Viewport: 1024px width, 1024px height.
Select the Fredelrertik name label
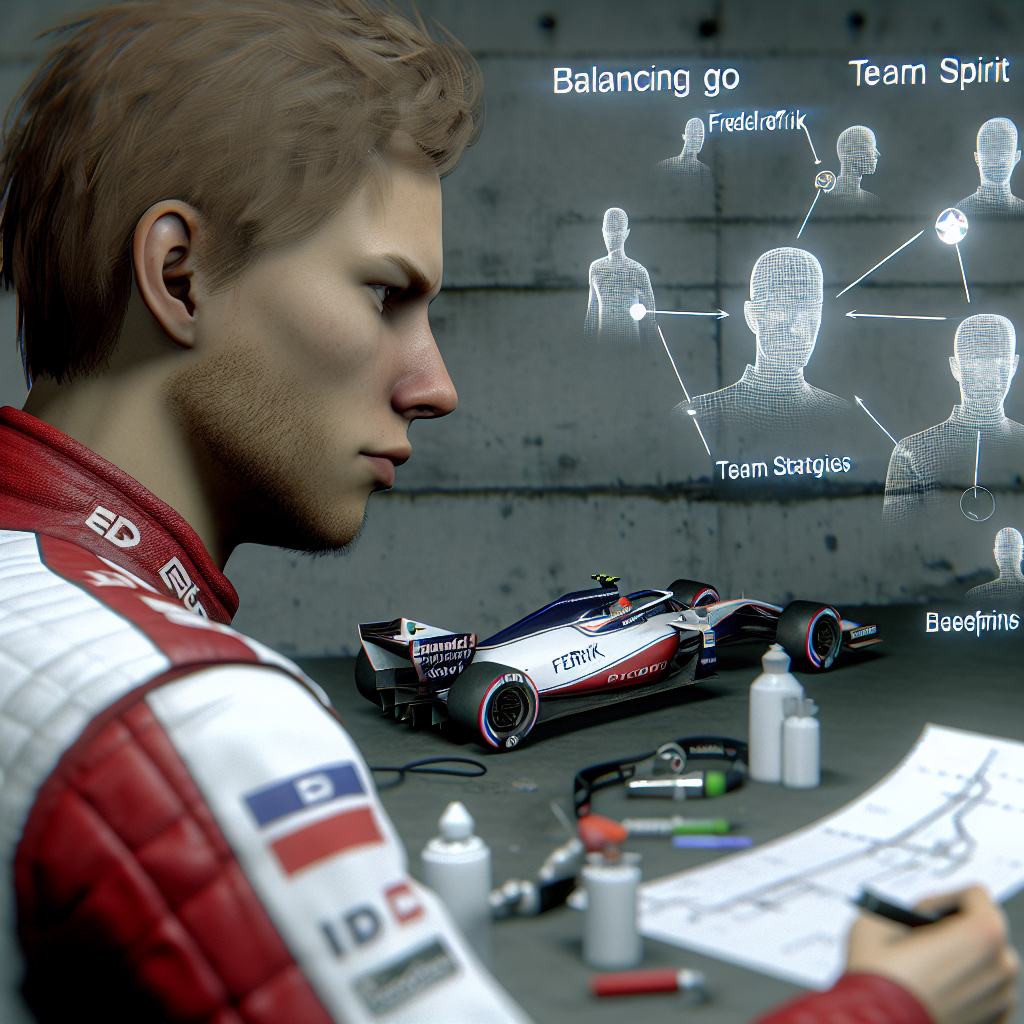pyautogui.click(x=757, y=125)
